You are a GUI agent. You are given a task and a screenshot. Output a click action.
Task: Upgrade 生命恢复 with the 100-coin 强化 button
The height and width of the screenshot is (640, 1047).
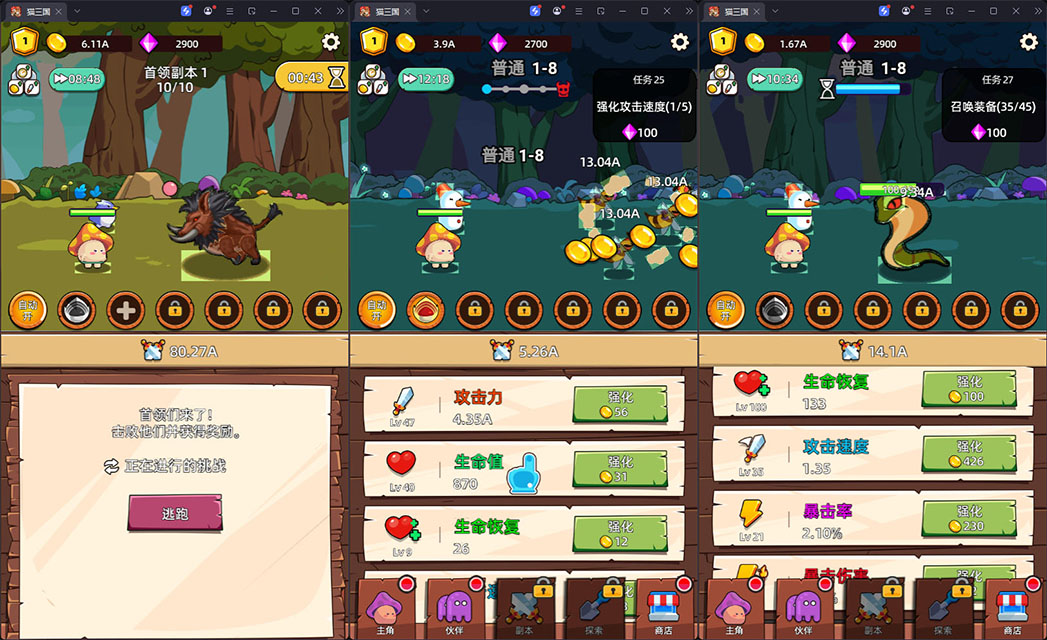(968, 388)
